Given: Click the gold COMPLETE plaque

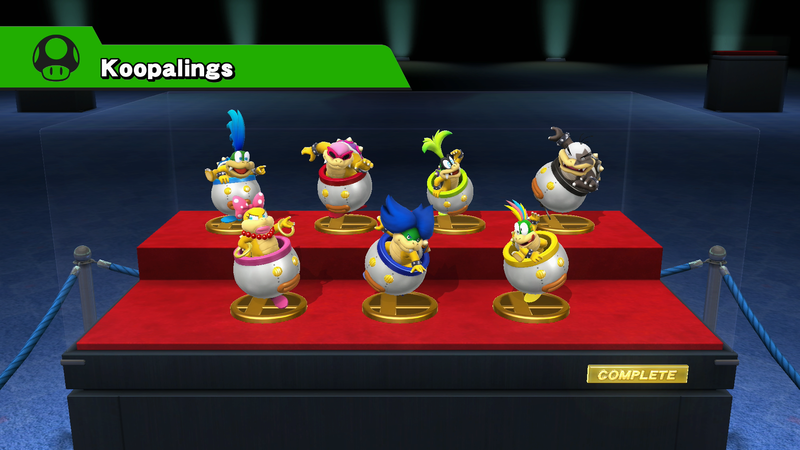Looking at the screenshot, I should 637,375.
